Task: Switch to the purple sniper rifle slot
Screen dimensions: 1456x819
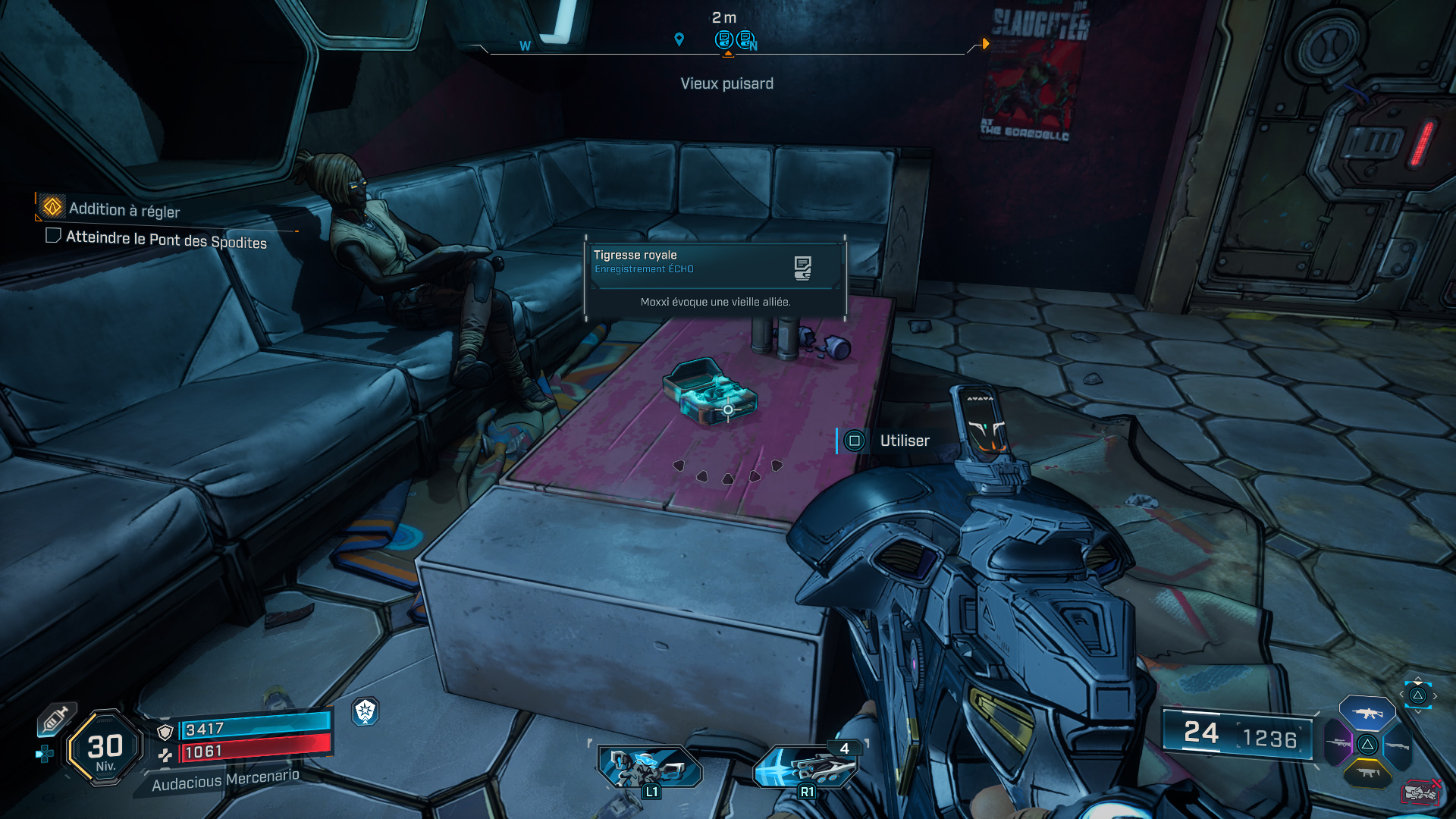Action: tap(1338, 743)
